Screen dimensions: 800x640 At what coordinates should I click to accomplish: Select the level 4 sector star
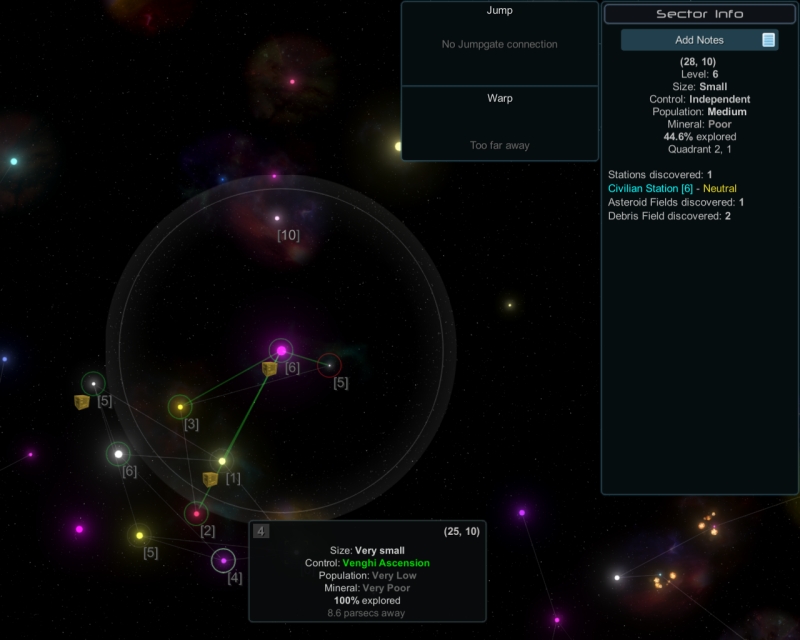tap(223, 561)
